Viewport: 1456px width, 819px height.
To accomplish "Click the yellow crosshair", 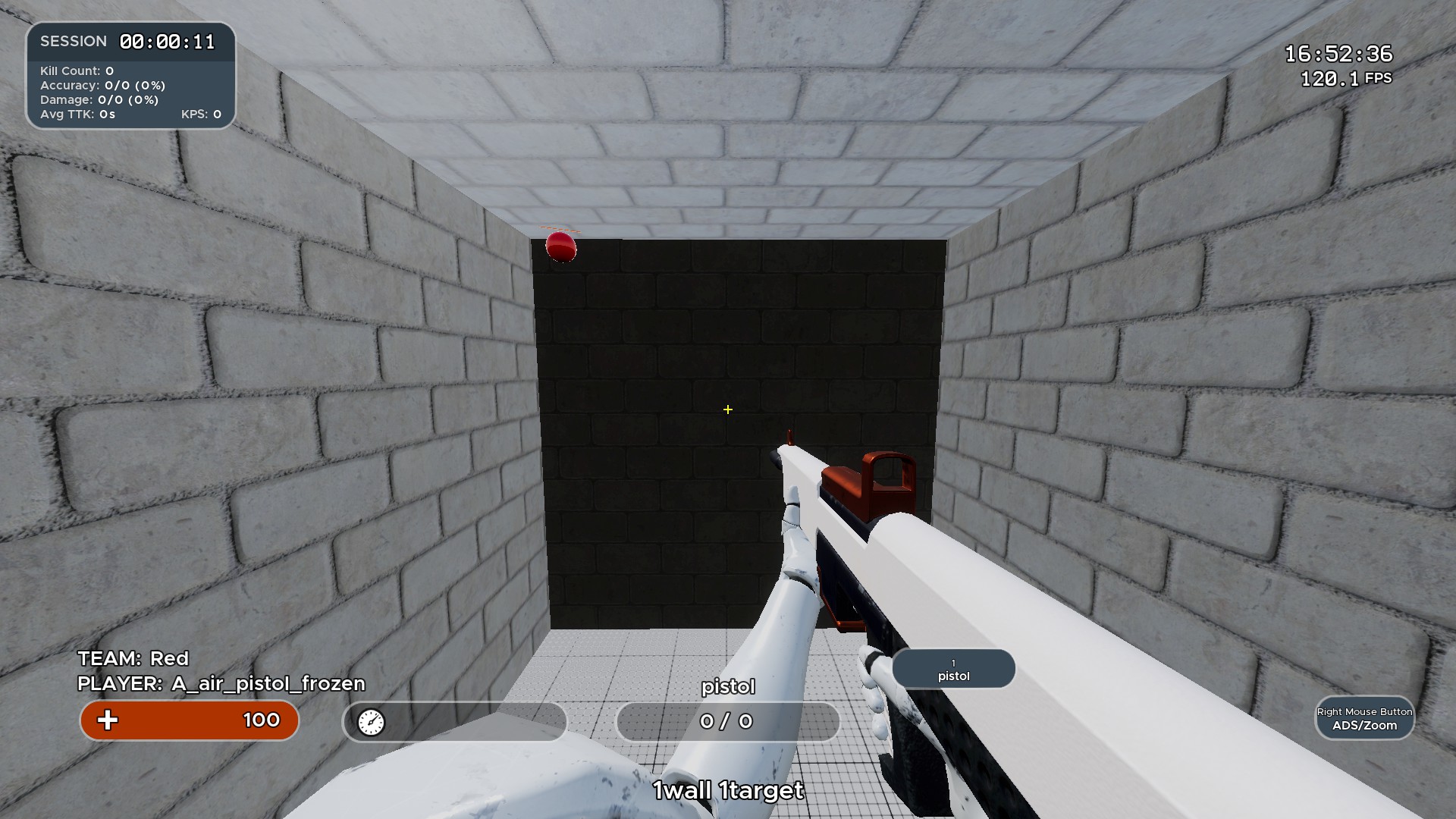I will click(x=727, y=409).
